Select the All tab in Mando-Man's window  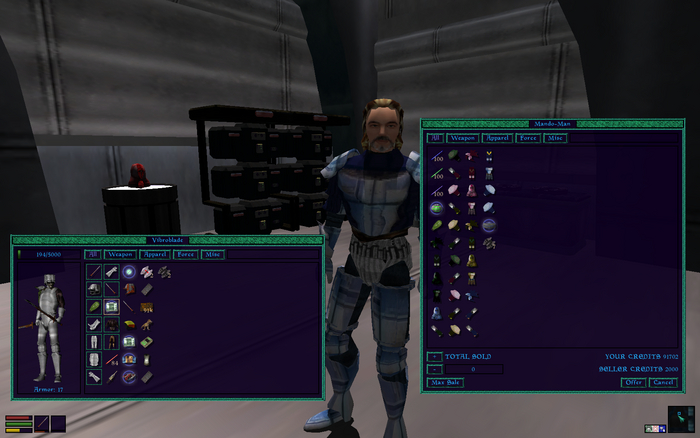tap(435, 138)
